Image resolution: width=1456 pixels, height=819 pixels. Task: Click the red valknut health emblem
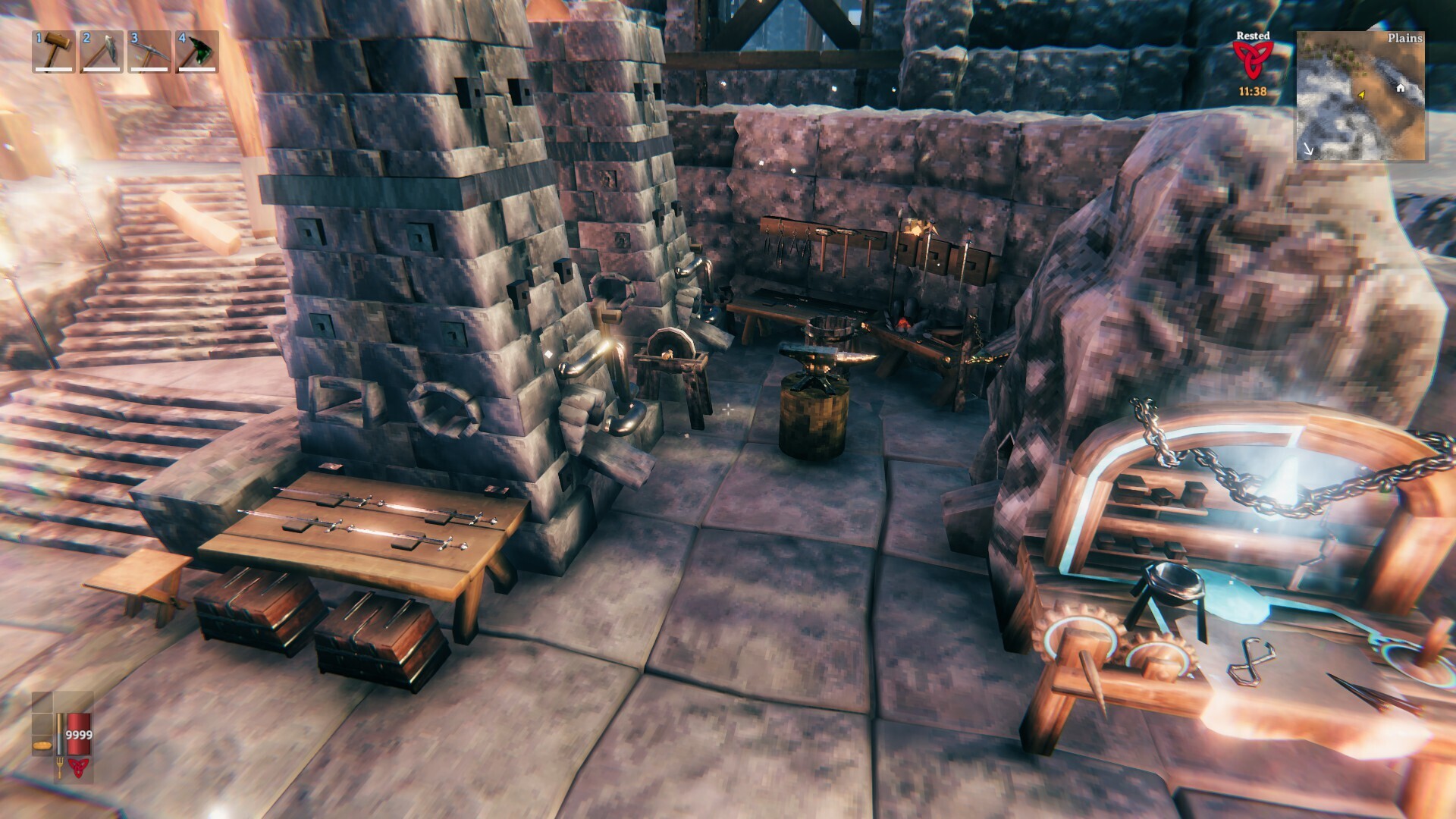(78, 767)
